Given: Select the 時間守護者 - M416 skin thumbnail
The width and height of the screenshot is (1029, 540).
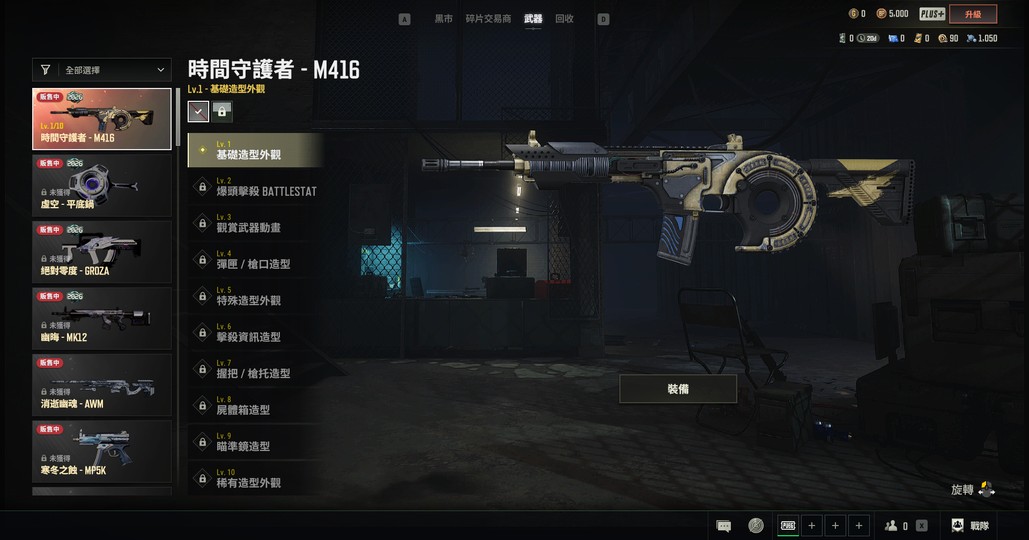Looking at the screenshot, I should (102, 119).
